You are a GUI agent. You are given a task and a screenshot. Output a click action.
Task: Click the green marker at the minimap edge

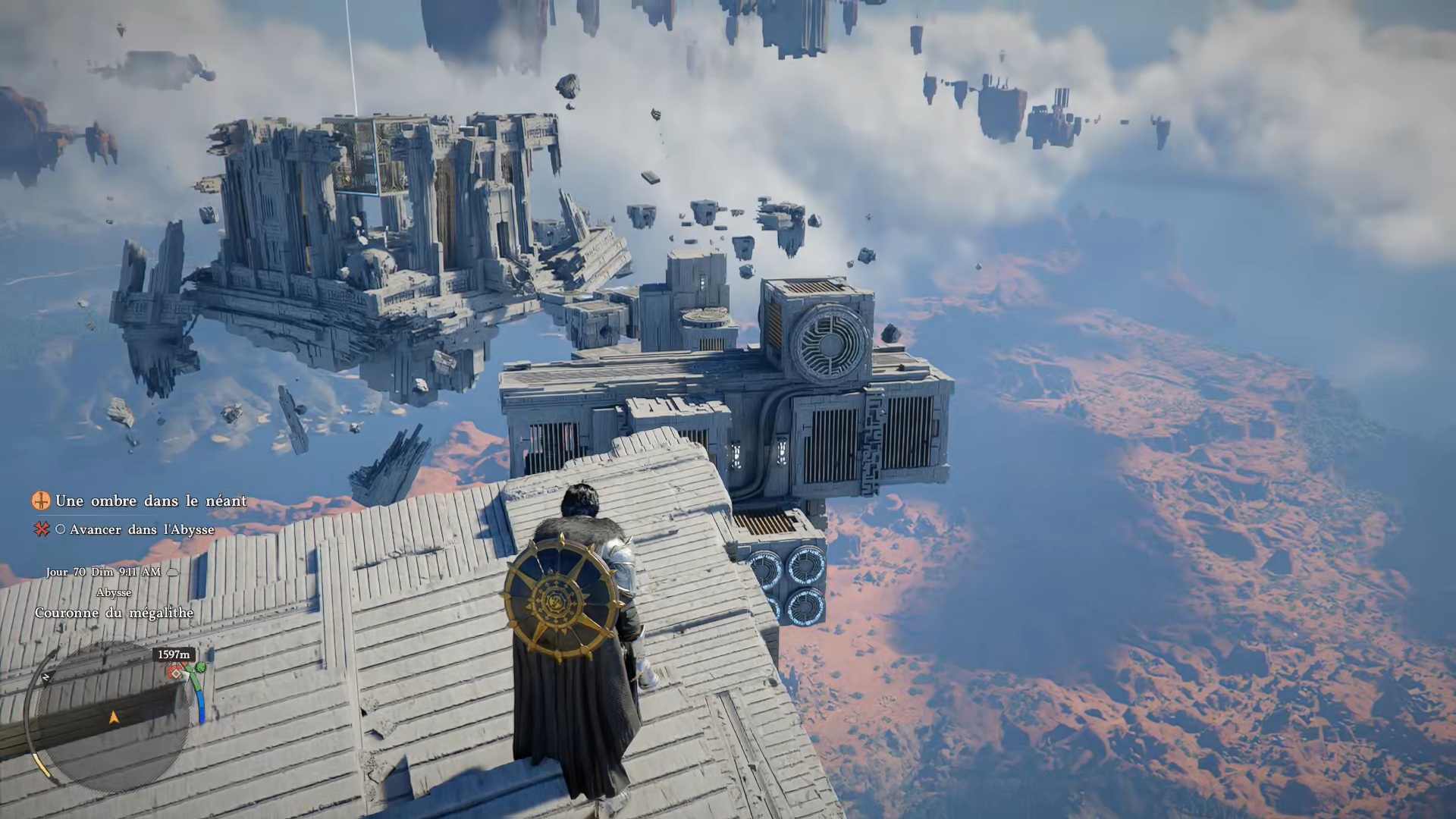(200, 668)
